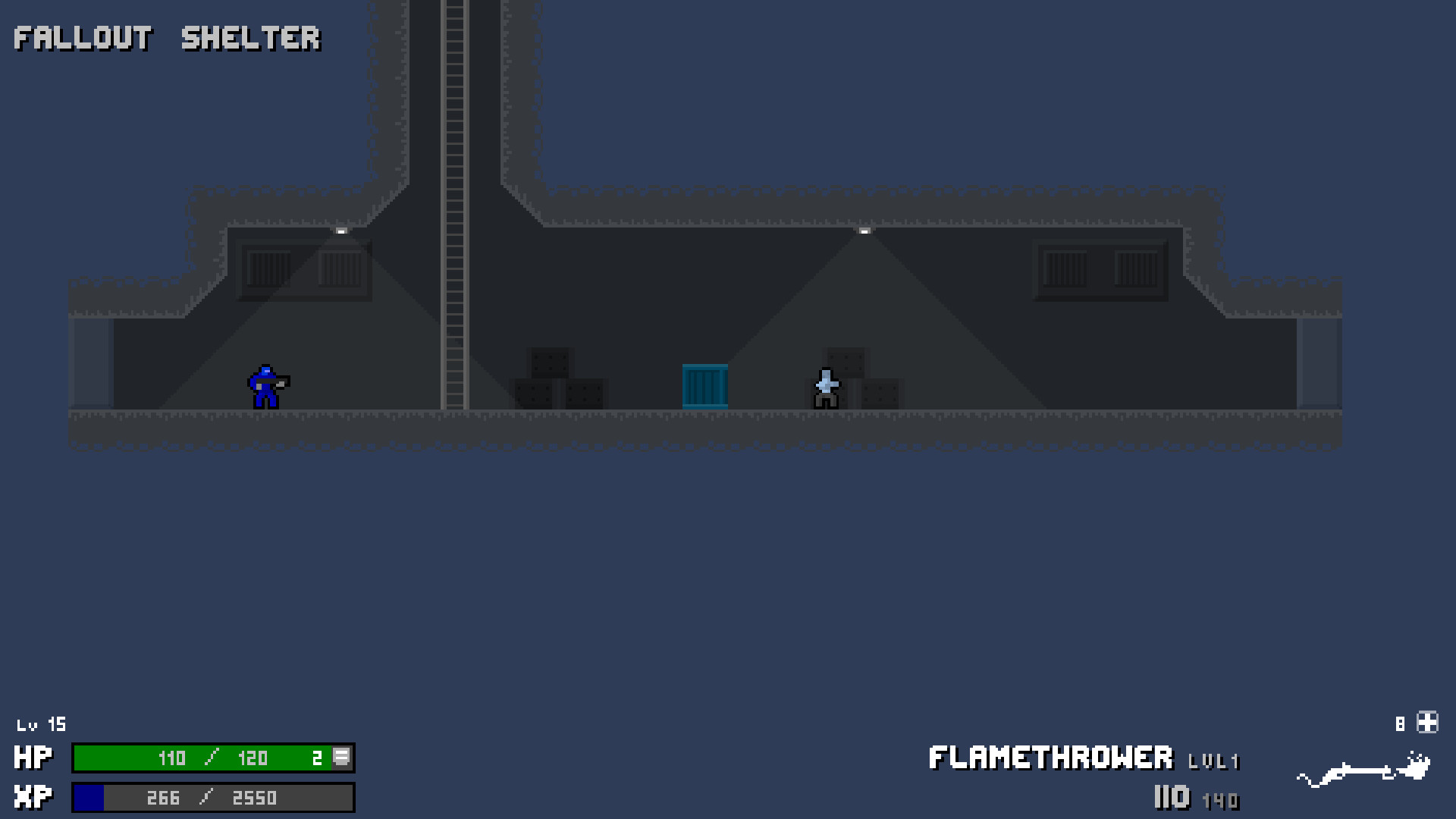Click the XP label text
The width and height of the screenshot is (1456, 819).
[x=32, y=796]
